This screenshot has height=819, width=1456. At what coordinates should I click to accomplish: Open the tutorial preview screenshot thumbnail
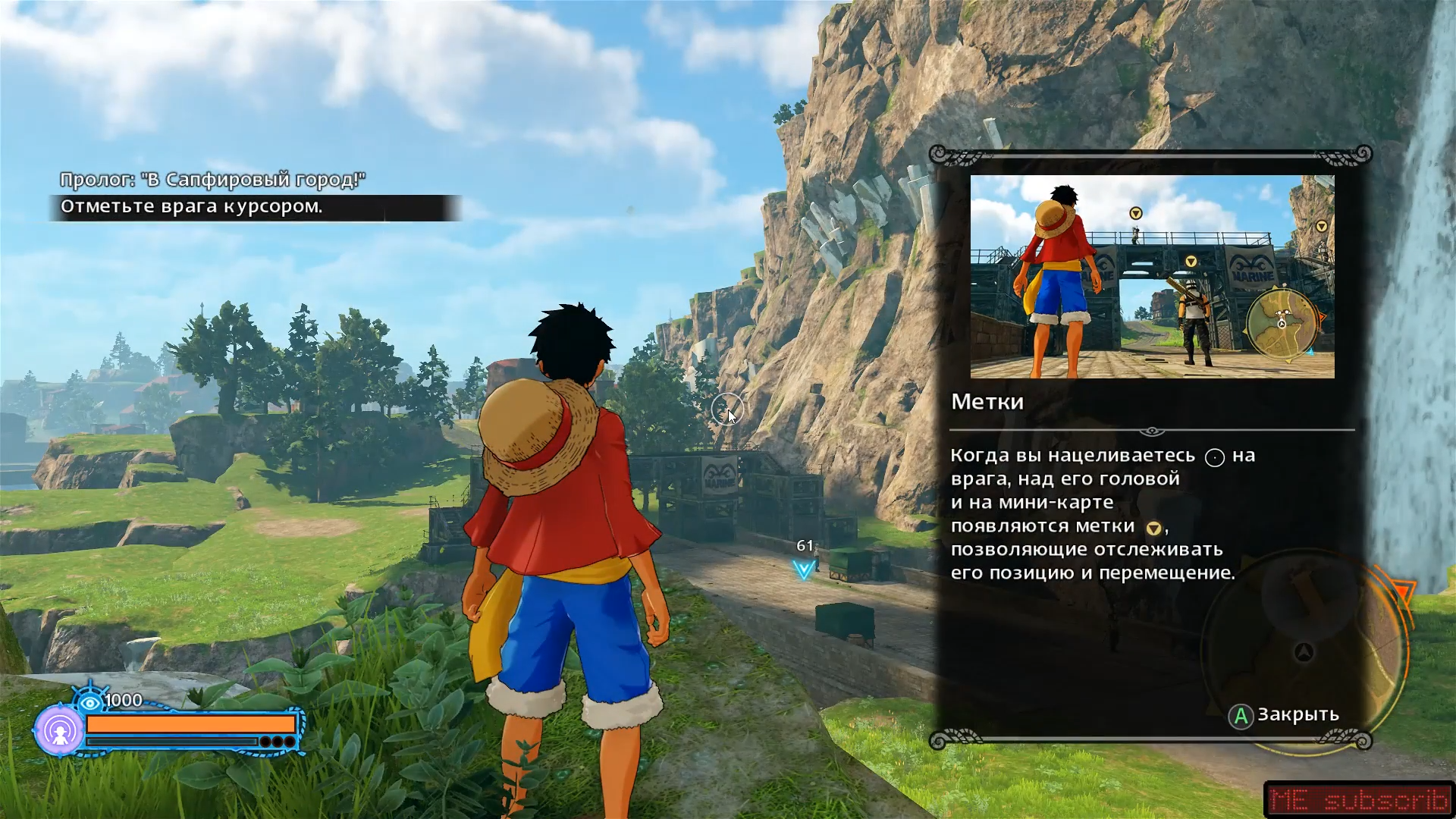click(1152, 277)
